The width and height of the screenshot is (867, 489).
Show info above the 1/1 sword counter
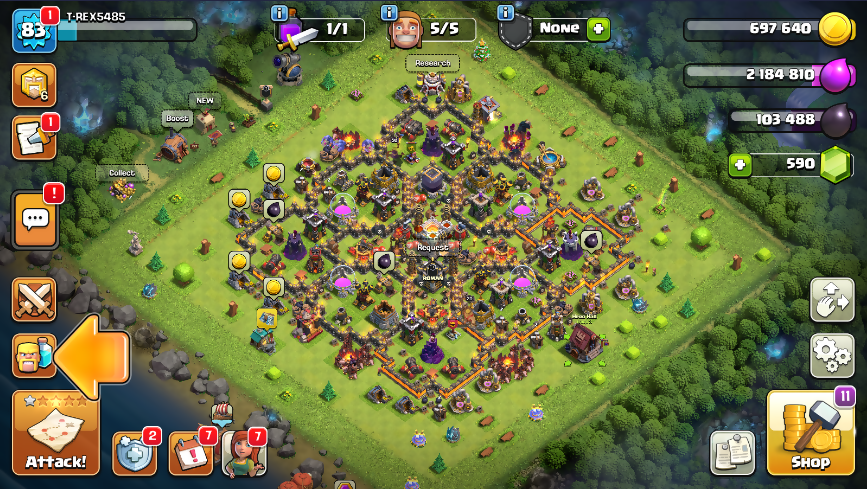[279, 12]
